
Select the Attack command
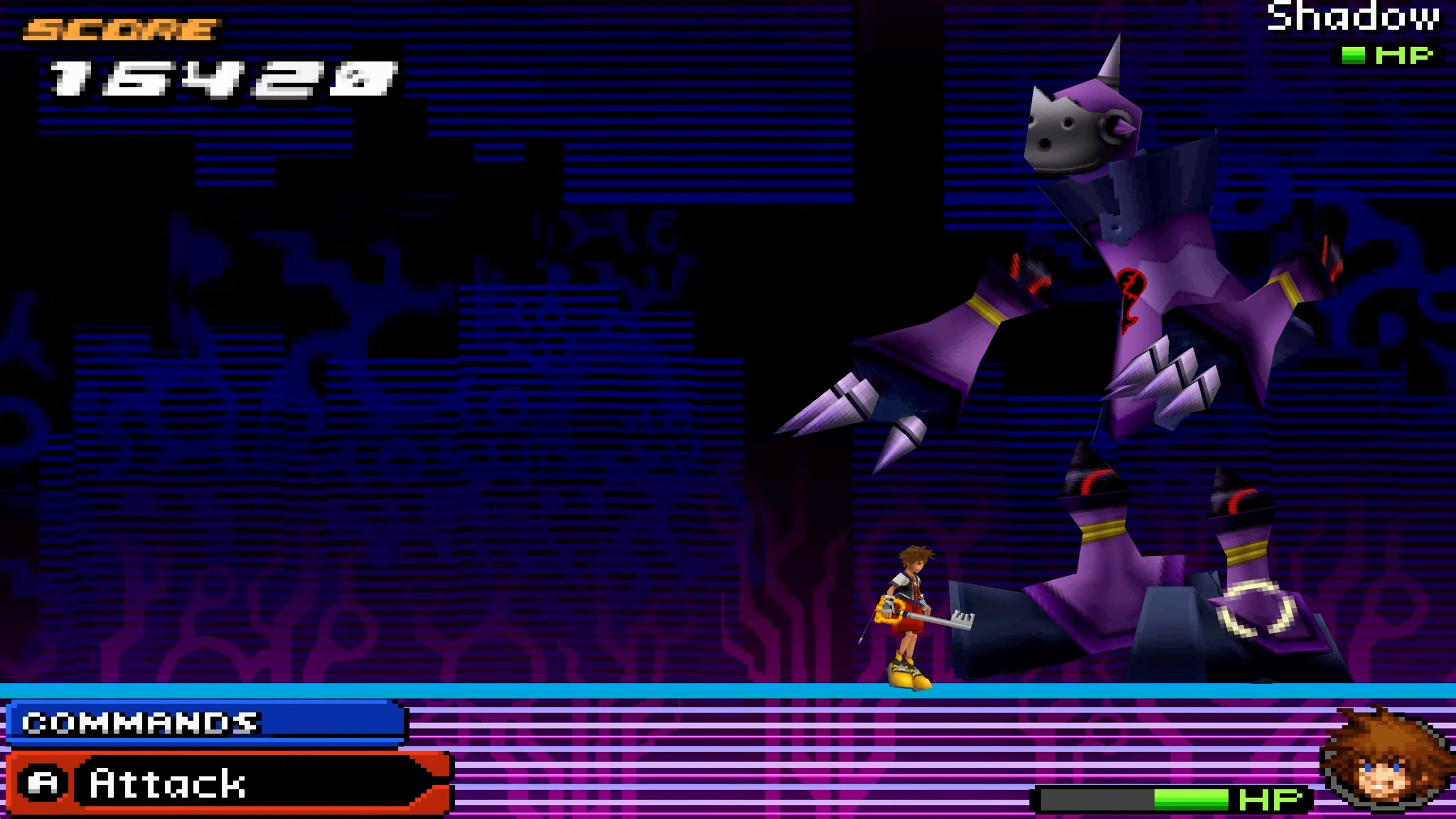[227, 783]
